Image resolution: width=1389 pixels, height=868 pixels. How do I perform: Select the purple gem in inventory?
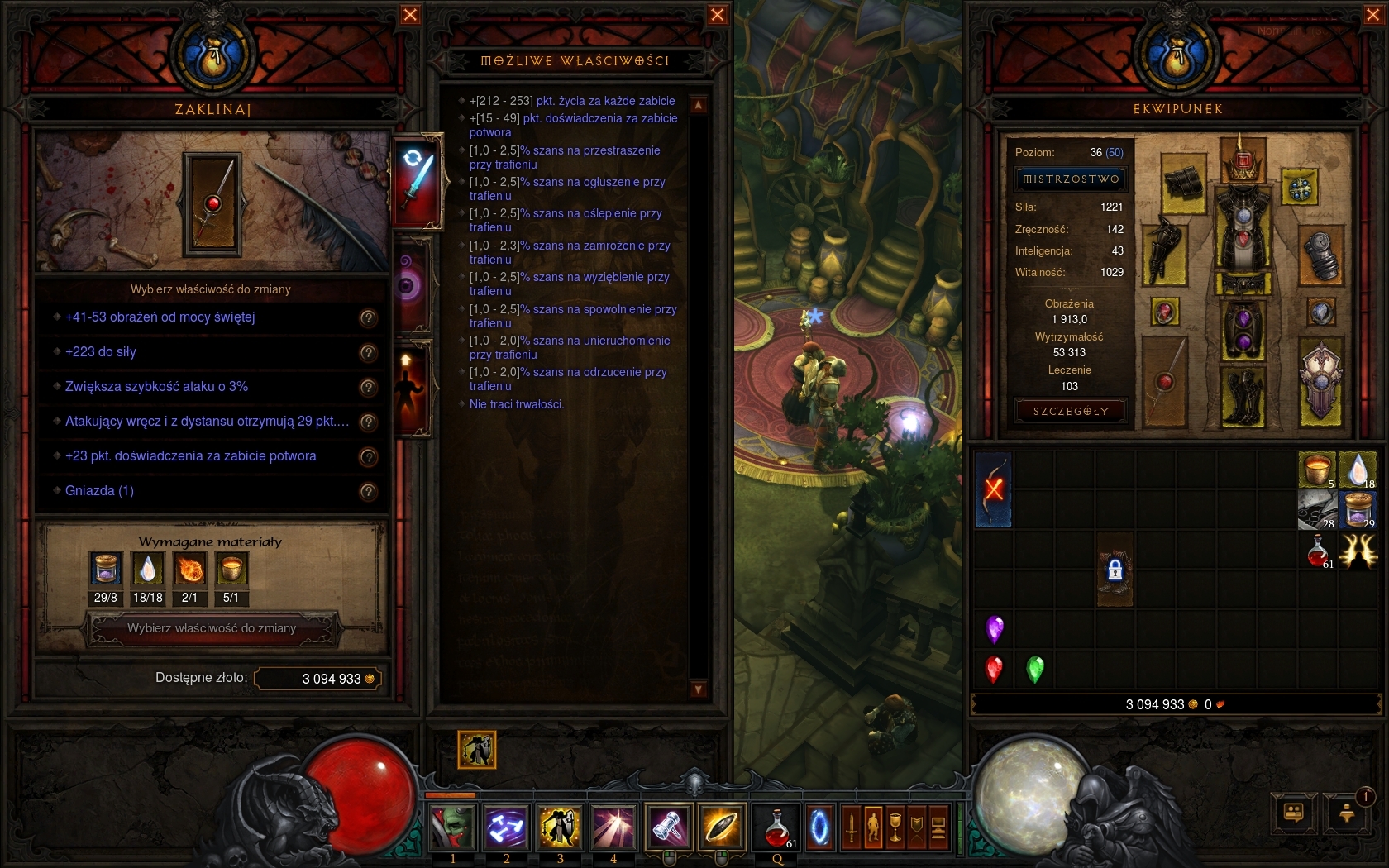click(x=995, y=629)
